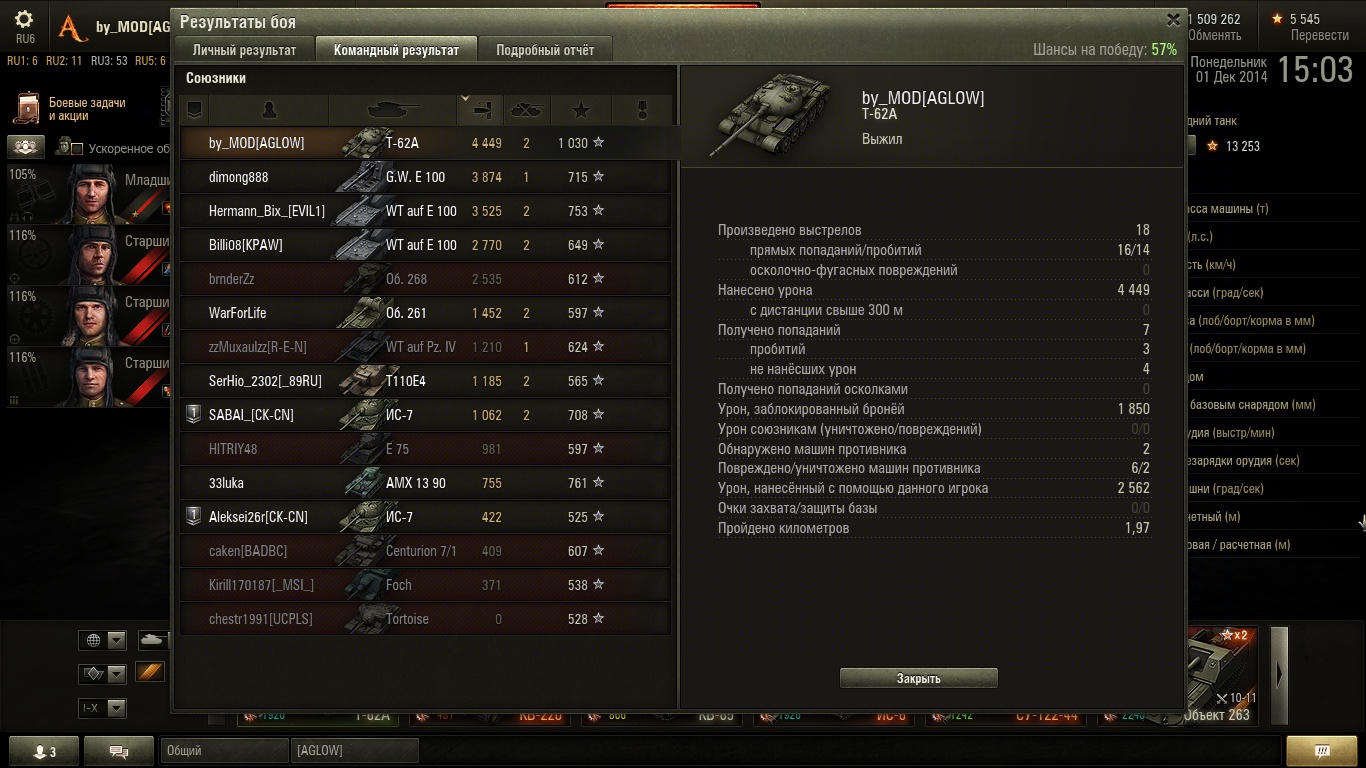Screen dimensions: 1366x768
Task: Open the settings gear menu
Action: [24, 20]
